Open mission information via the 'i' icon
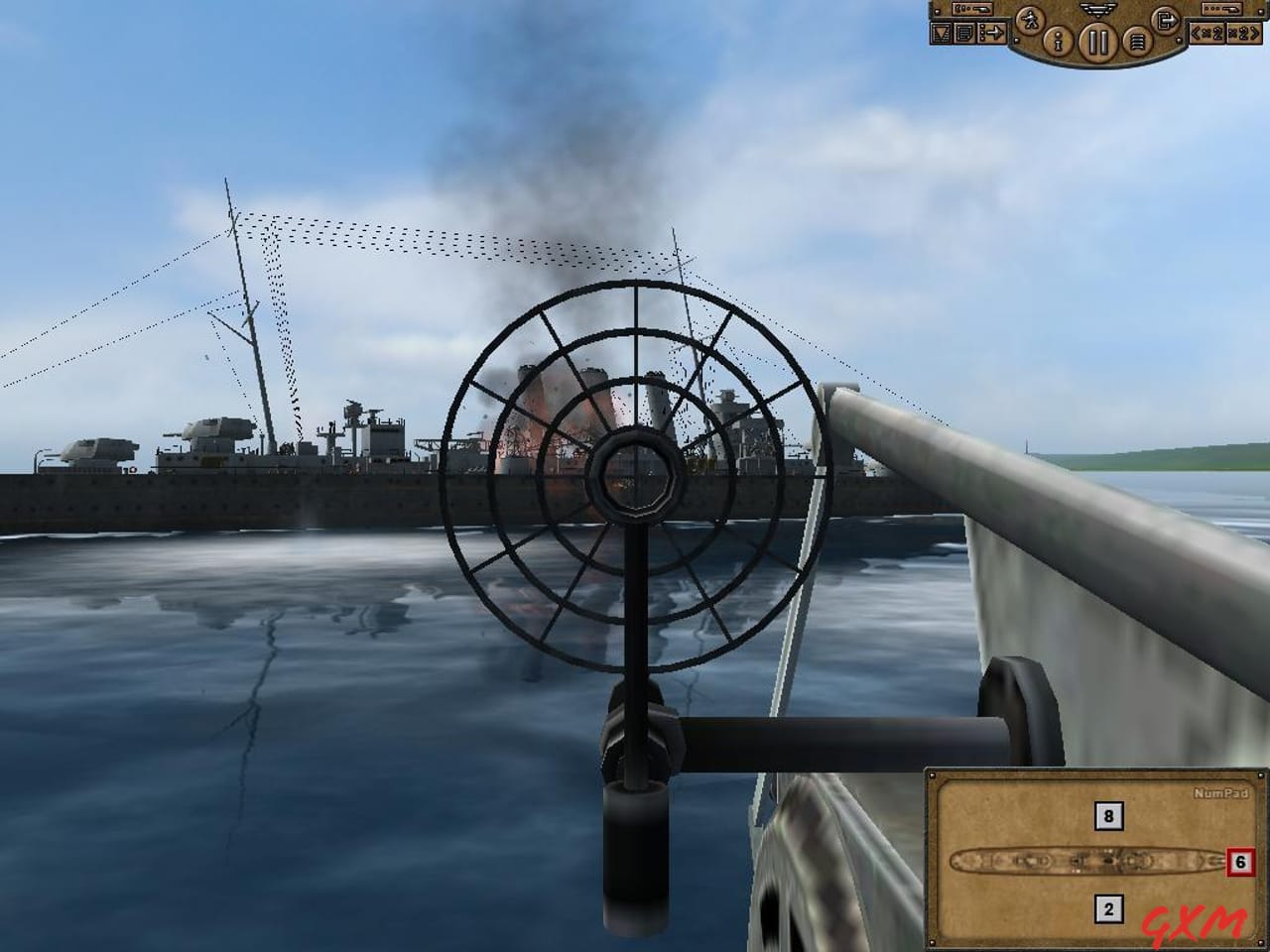The height and width of the screenshot is (952, 1270). [1057, 41]
